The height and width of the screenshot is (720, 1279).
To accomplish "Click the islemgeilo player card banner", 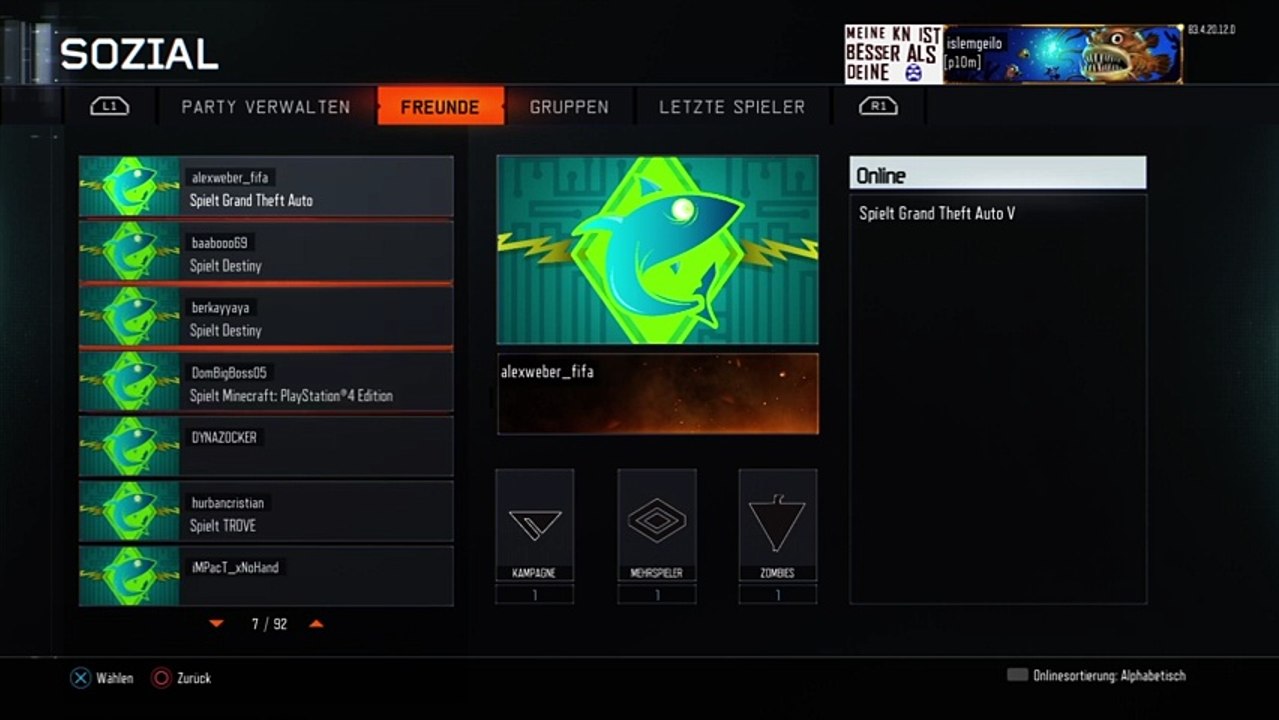I will click(1062, 54).
